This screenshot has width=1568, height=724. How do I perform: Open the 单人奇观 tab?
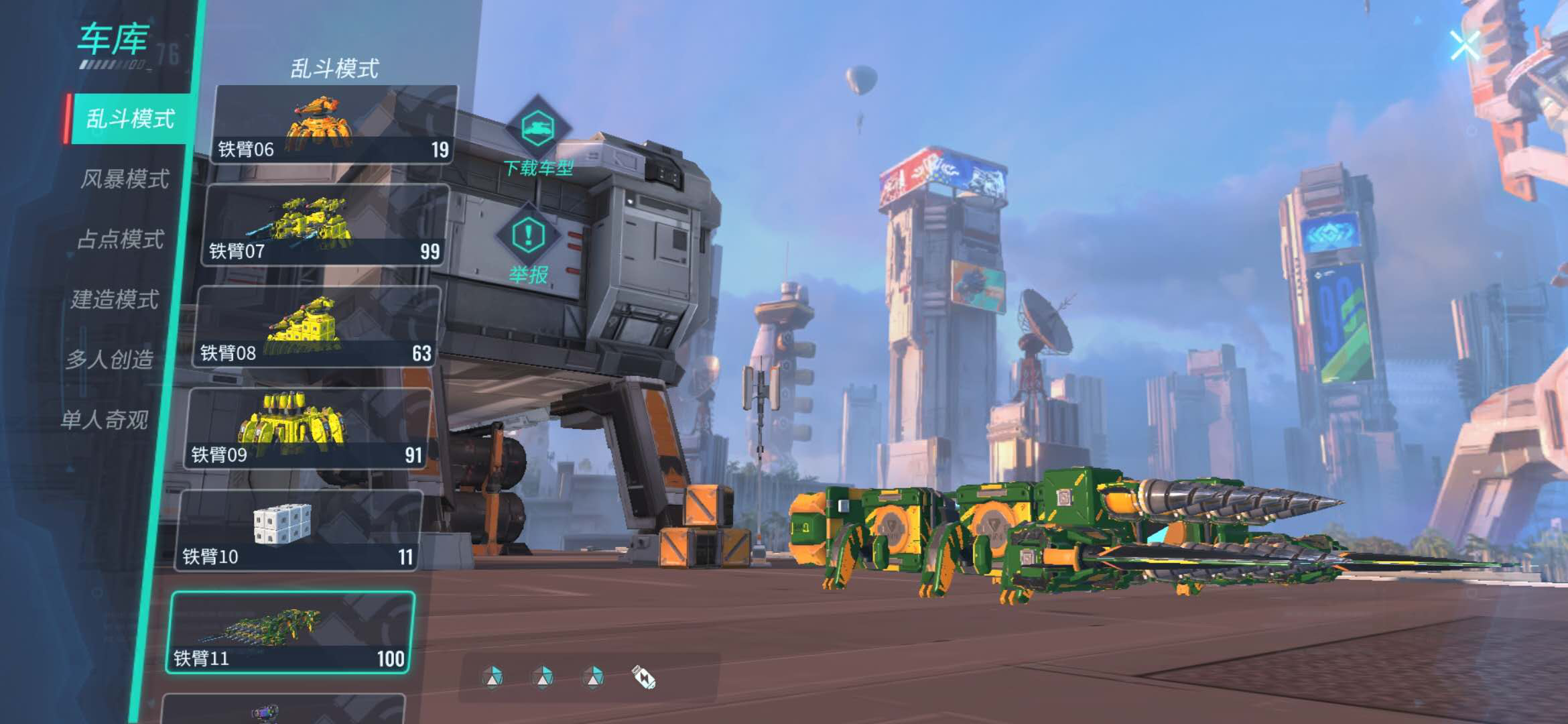(105, 420)
